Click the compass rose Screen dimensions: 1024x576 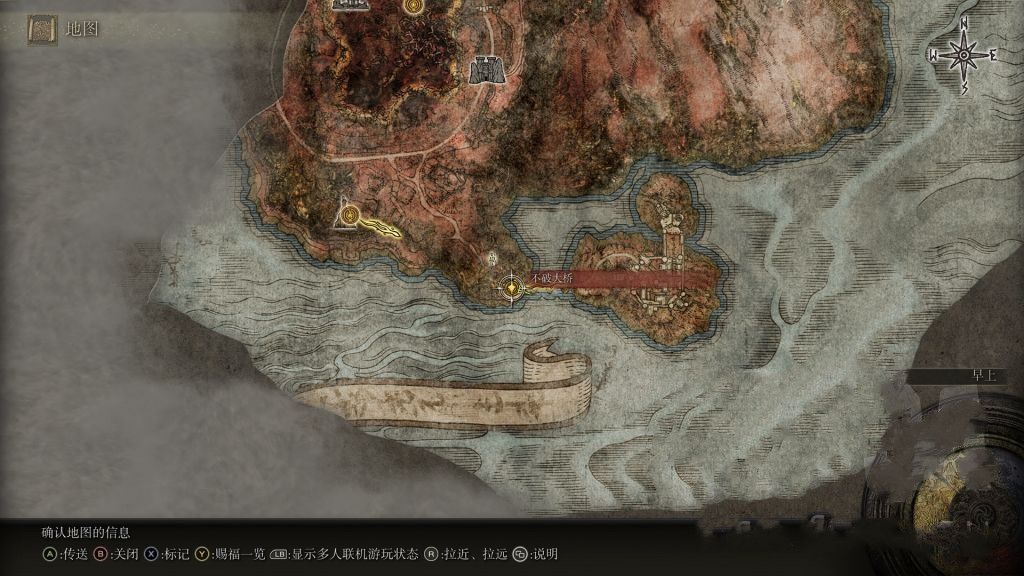[x=964, y=55]
